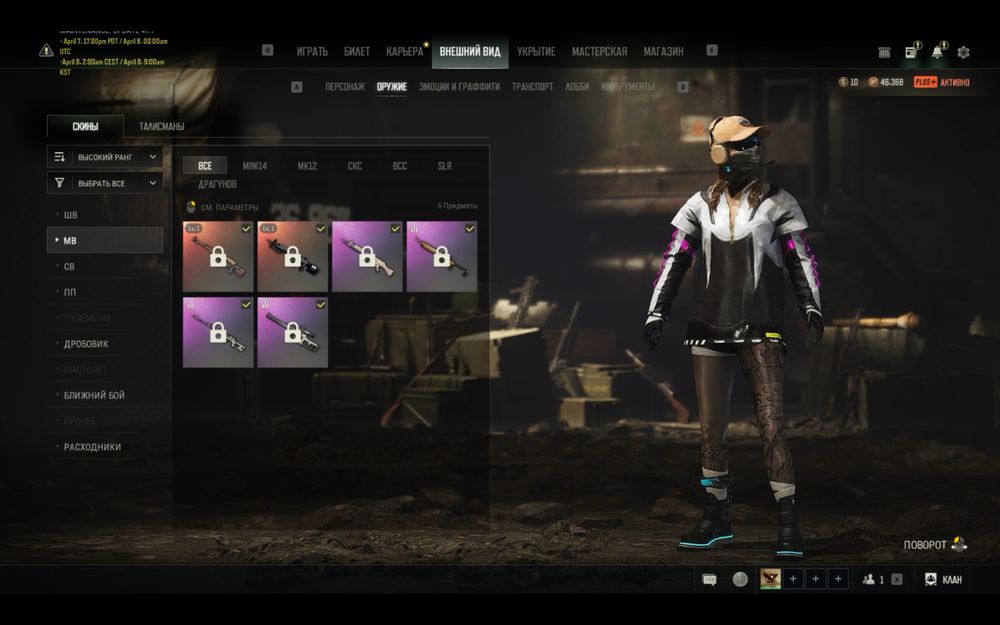Switch to the ТАЛИСМАНЫ tab
The width and height of the screenshot is (1000, 625).
click(x=161, y=127)
